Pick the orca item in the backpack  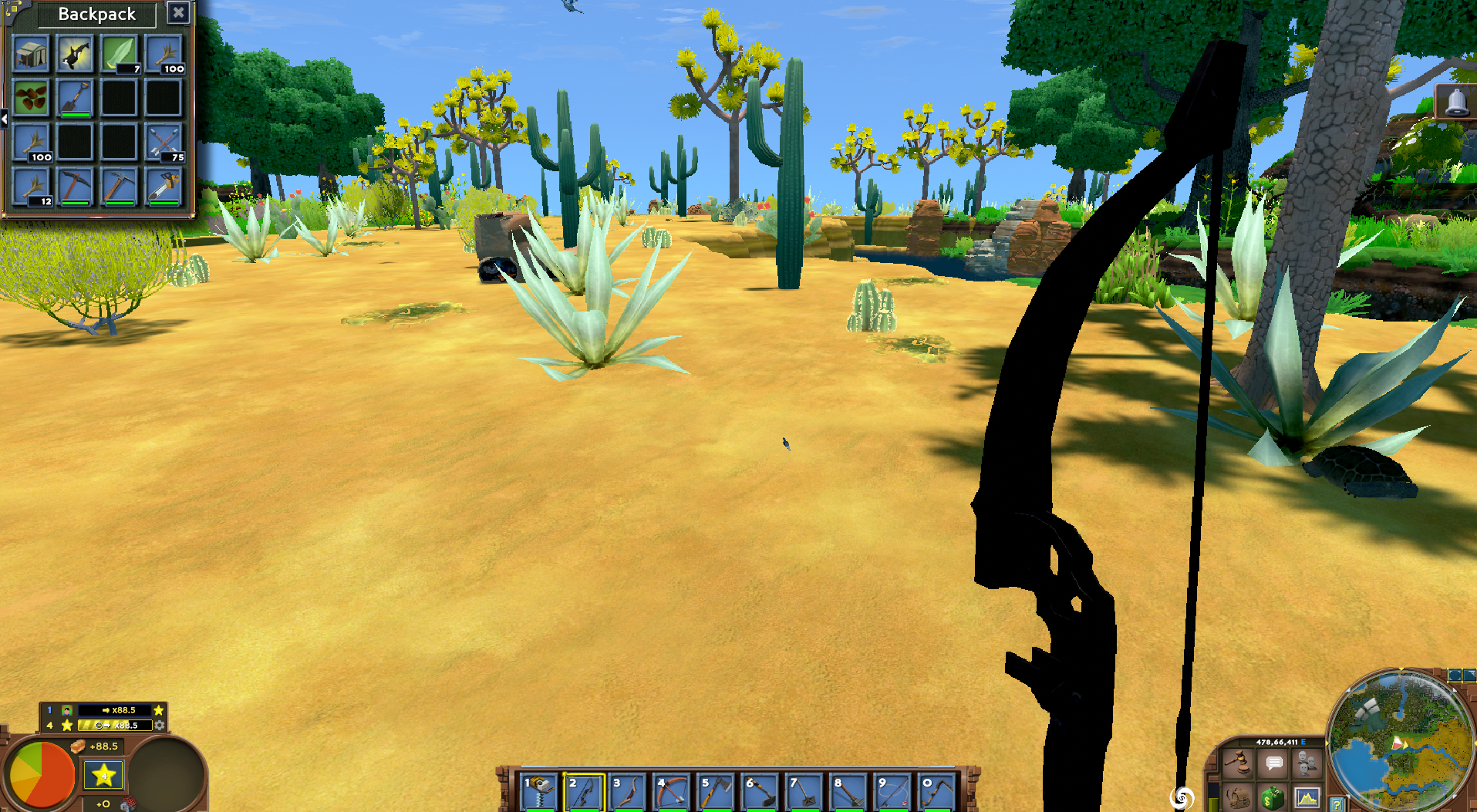pyautogui.click(x=75, y=55)
